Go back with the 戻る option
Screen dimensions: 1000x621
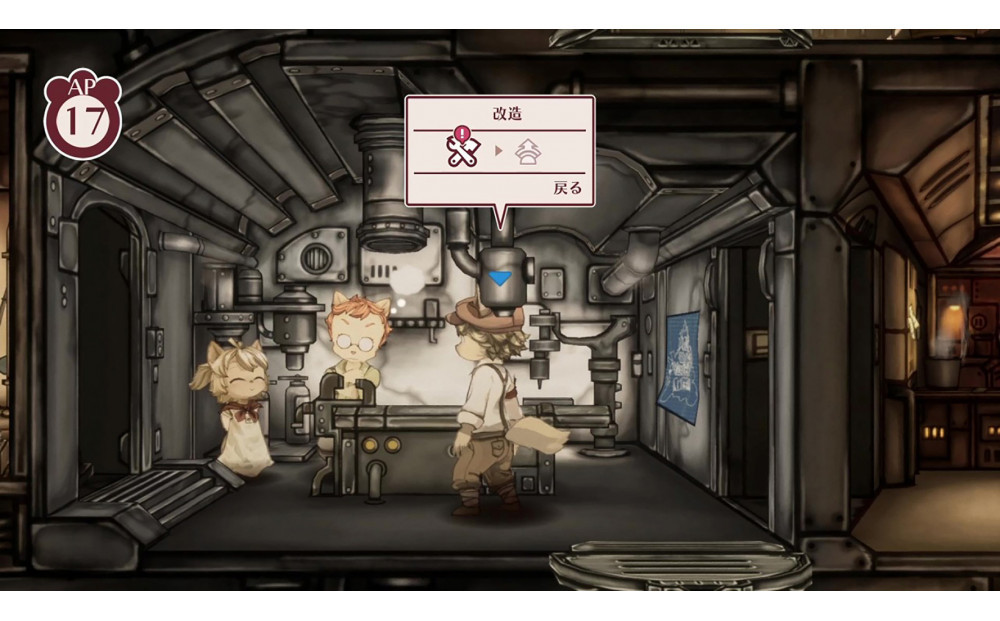(566, 188)
